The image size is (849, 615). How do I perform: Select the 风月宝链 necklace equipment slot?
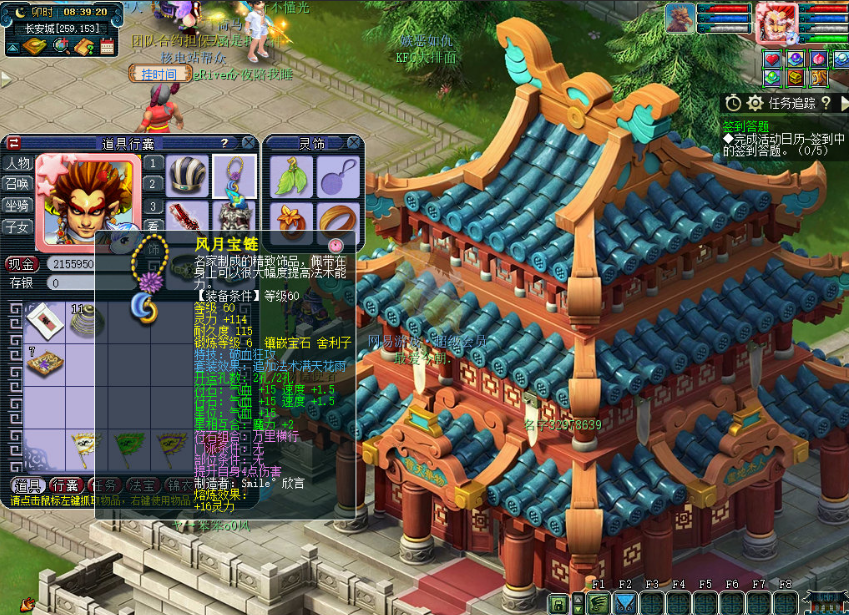[x=234, y=174]
